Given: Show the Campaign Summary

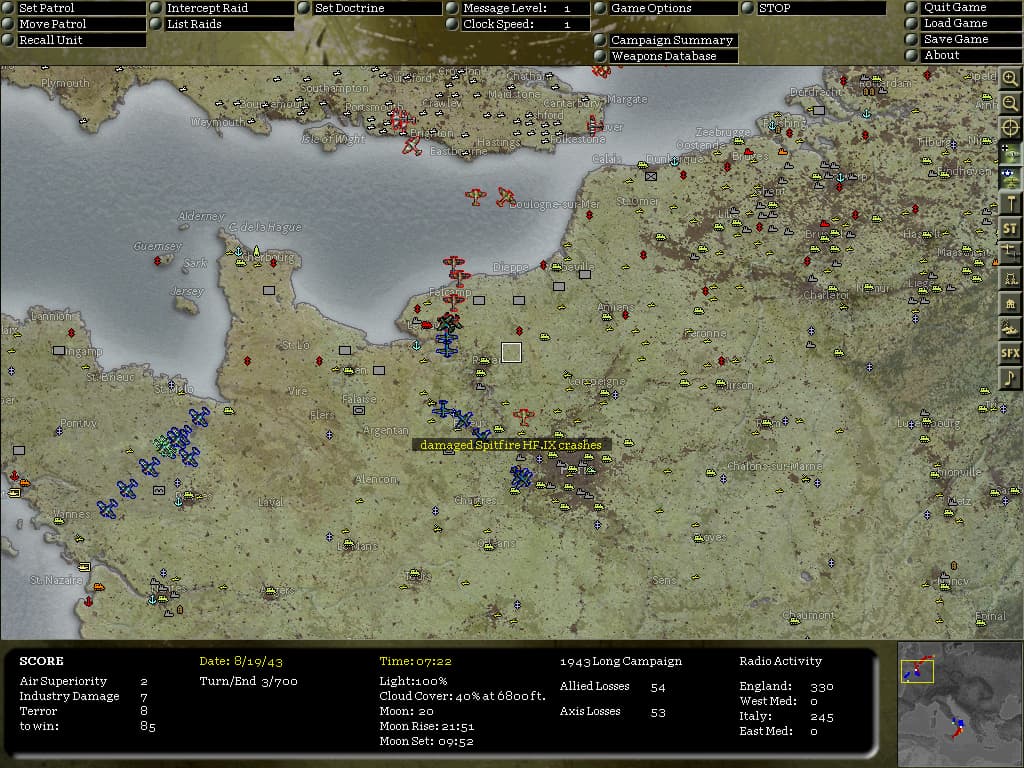Looking at the screenshot, I should tap(671, 40).
